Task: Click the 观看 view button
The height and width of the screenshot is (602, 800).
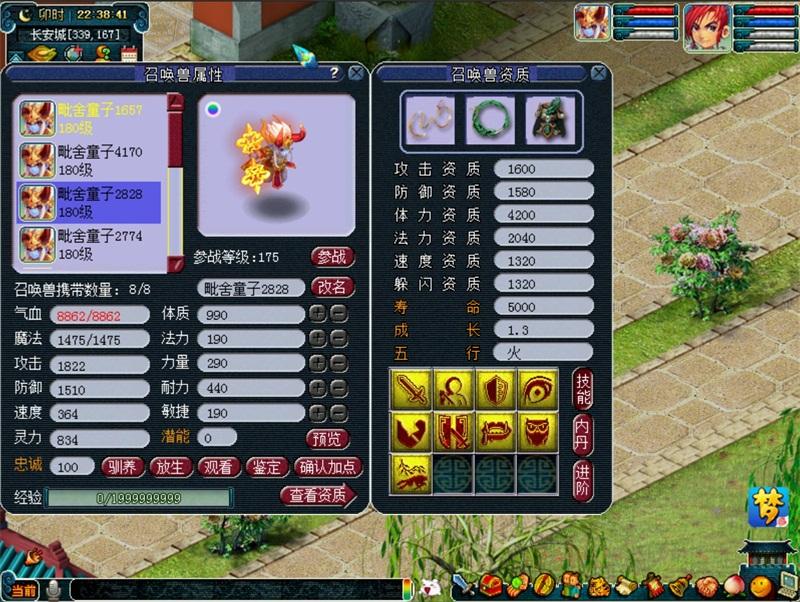Action: [x=218, y=466]
